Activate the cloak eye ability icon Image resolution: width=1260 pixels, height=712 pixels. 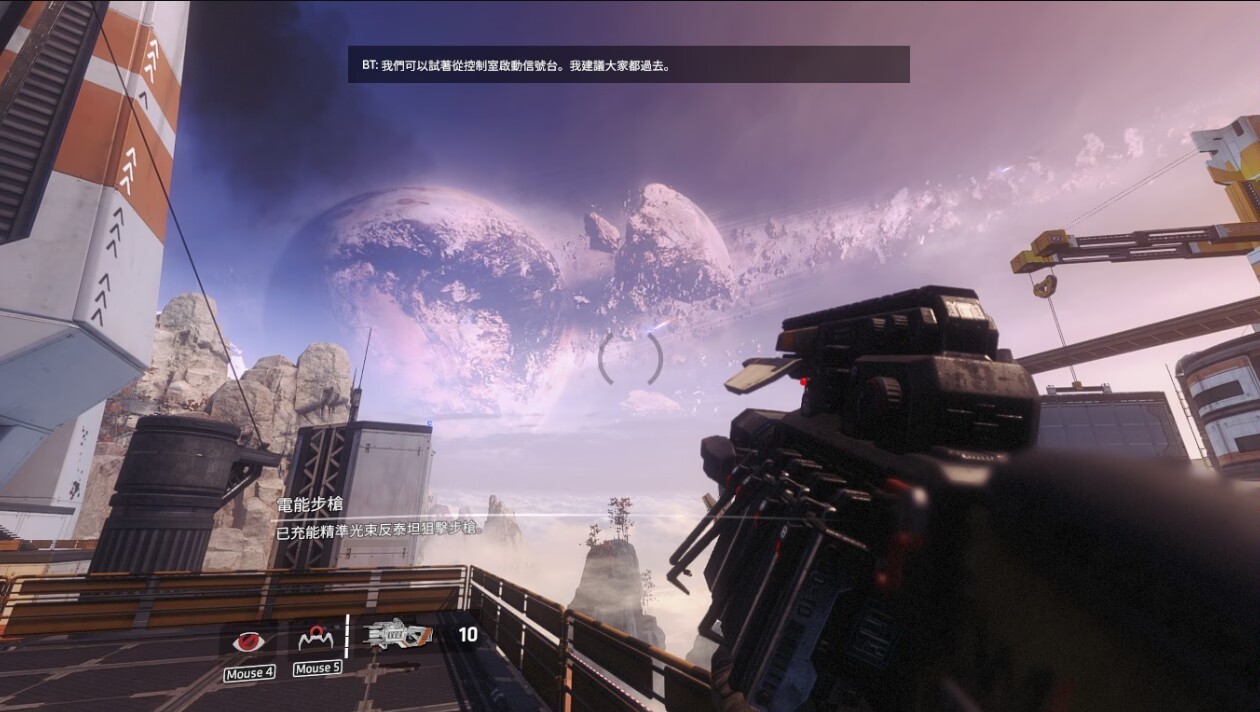coord(249,640)
